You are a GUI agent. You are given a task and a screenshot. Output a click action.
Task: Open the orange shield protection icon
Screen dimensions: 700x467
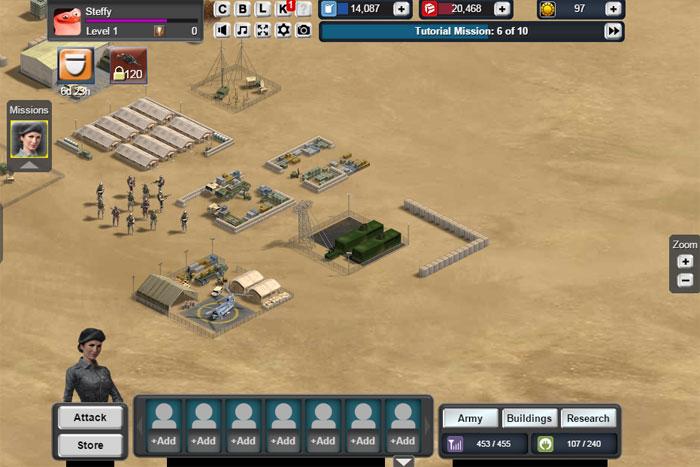[x=75, y=66]
